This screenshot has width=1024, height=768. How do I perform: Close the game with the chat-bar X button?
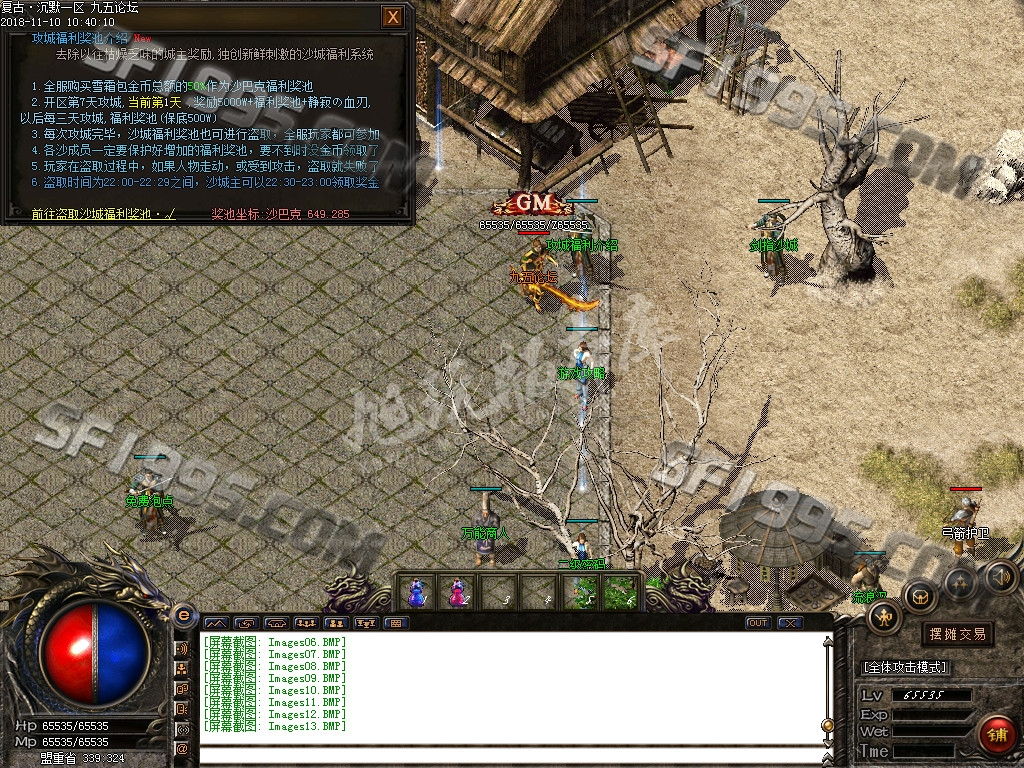790,623
